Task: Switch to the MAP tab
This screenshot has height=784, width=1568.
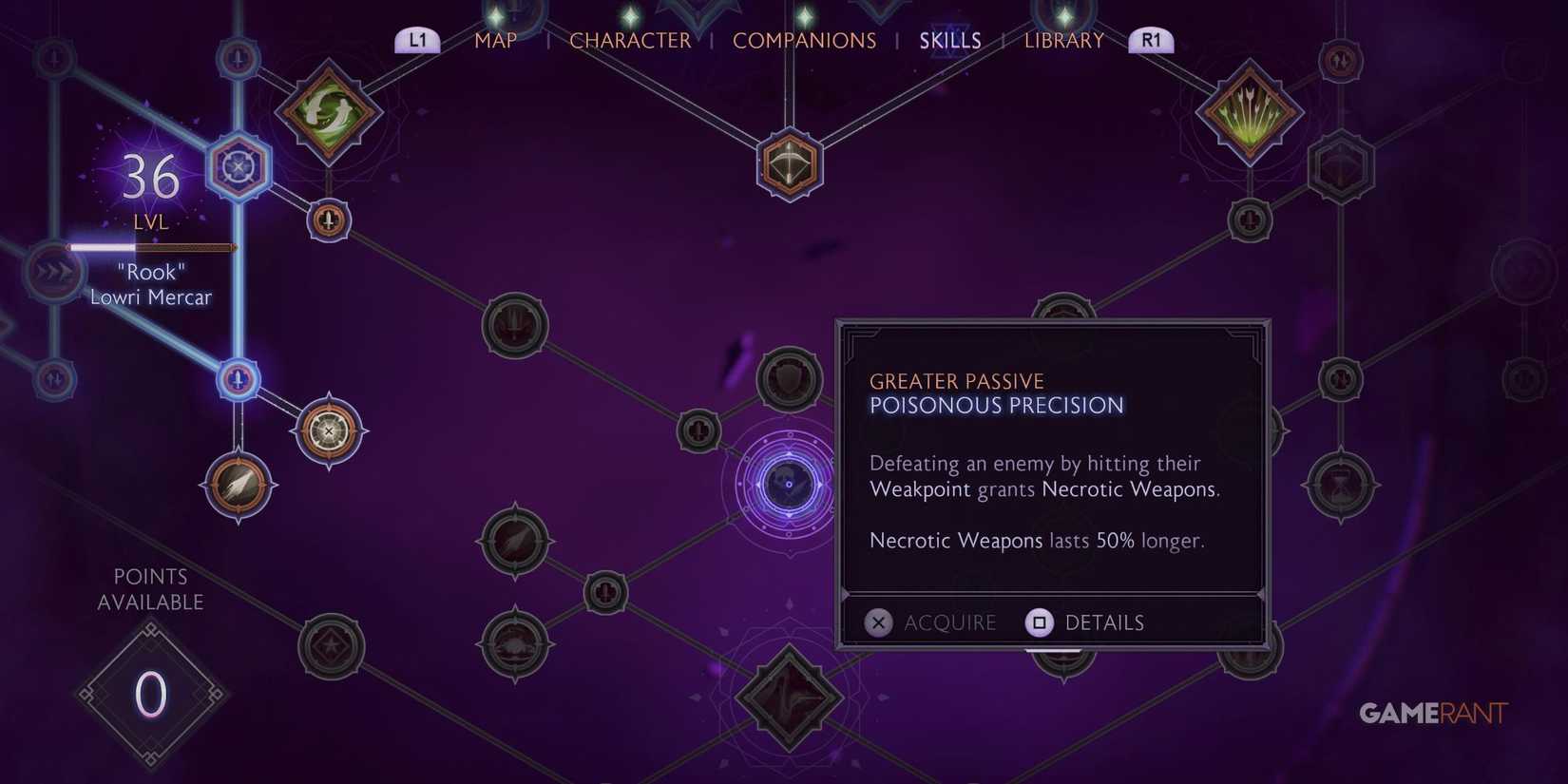Action: 495,40
